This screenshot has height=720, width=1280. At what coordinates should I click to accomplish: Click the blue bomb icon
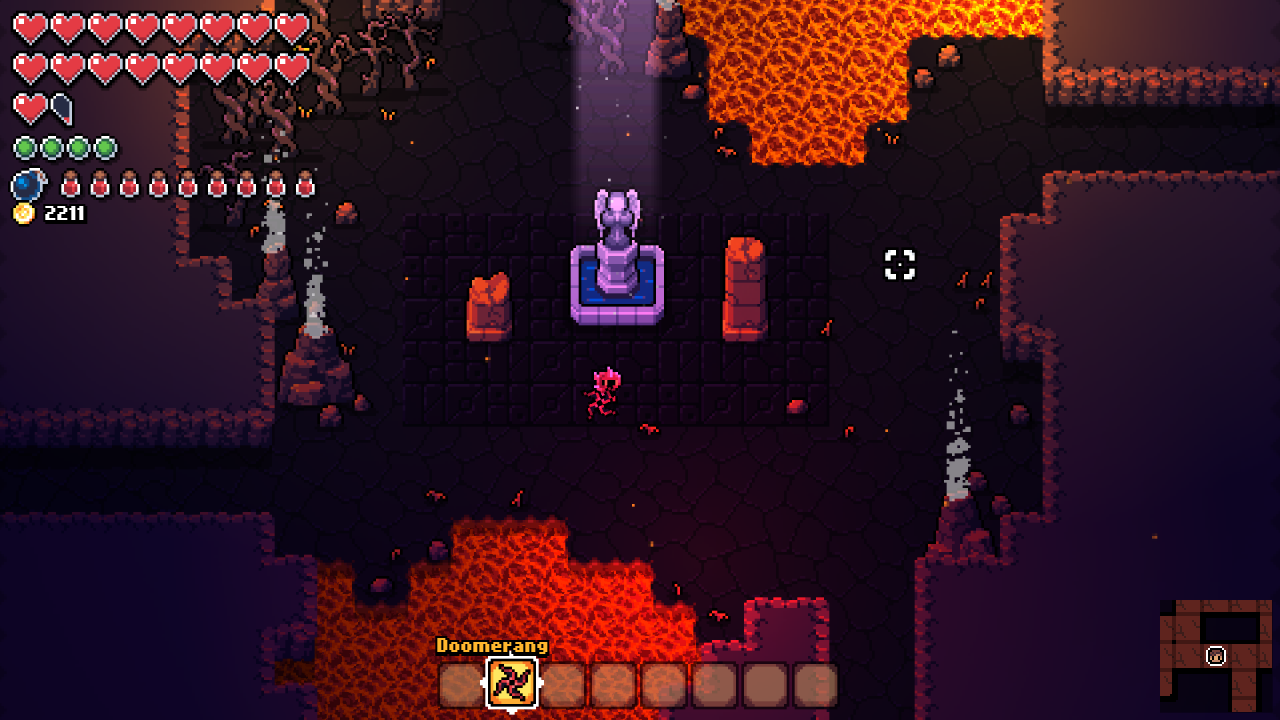coord(28,185)
